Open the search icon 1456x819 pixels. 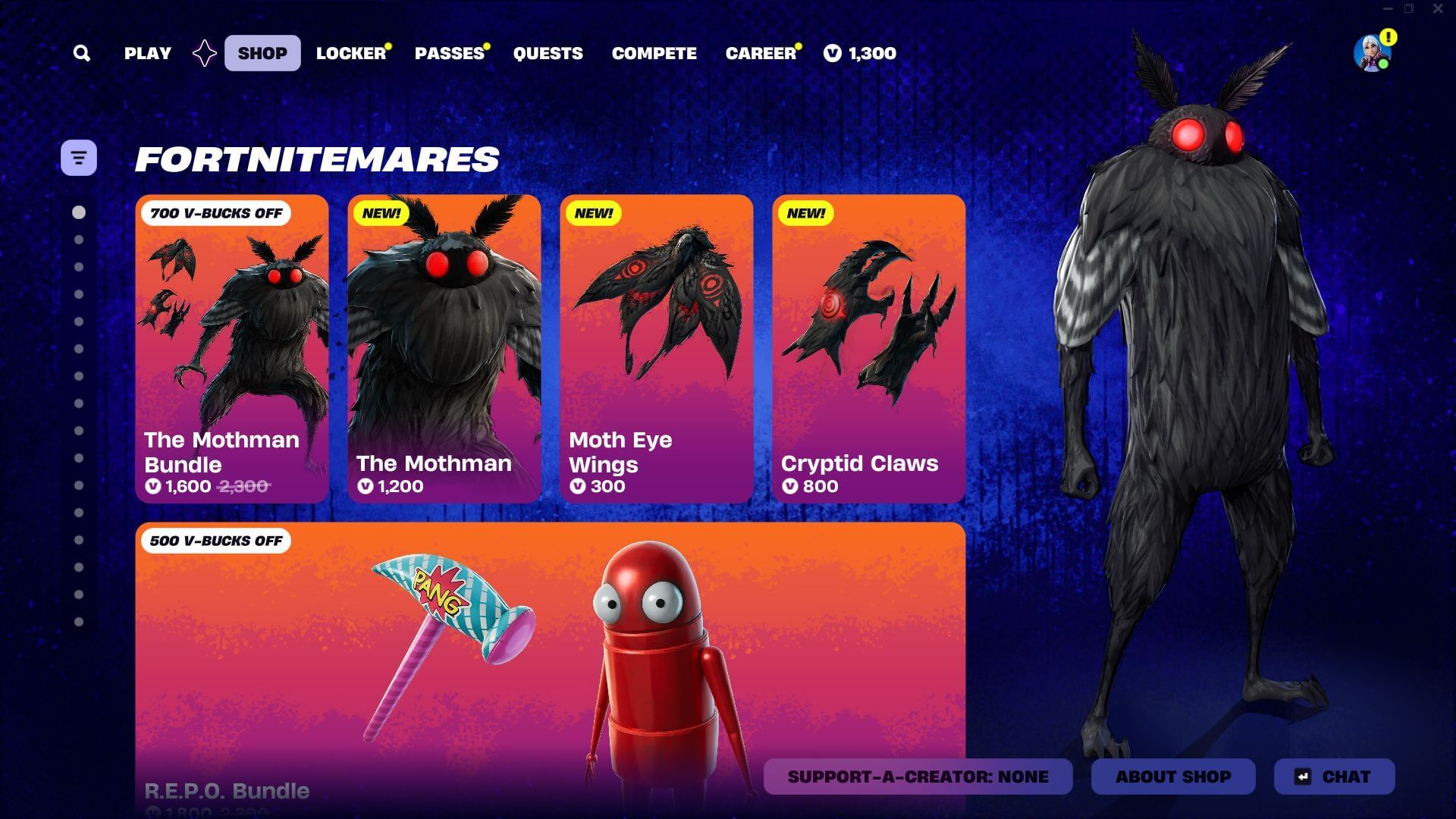(x=82, y=53)
